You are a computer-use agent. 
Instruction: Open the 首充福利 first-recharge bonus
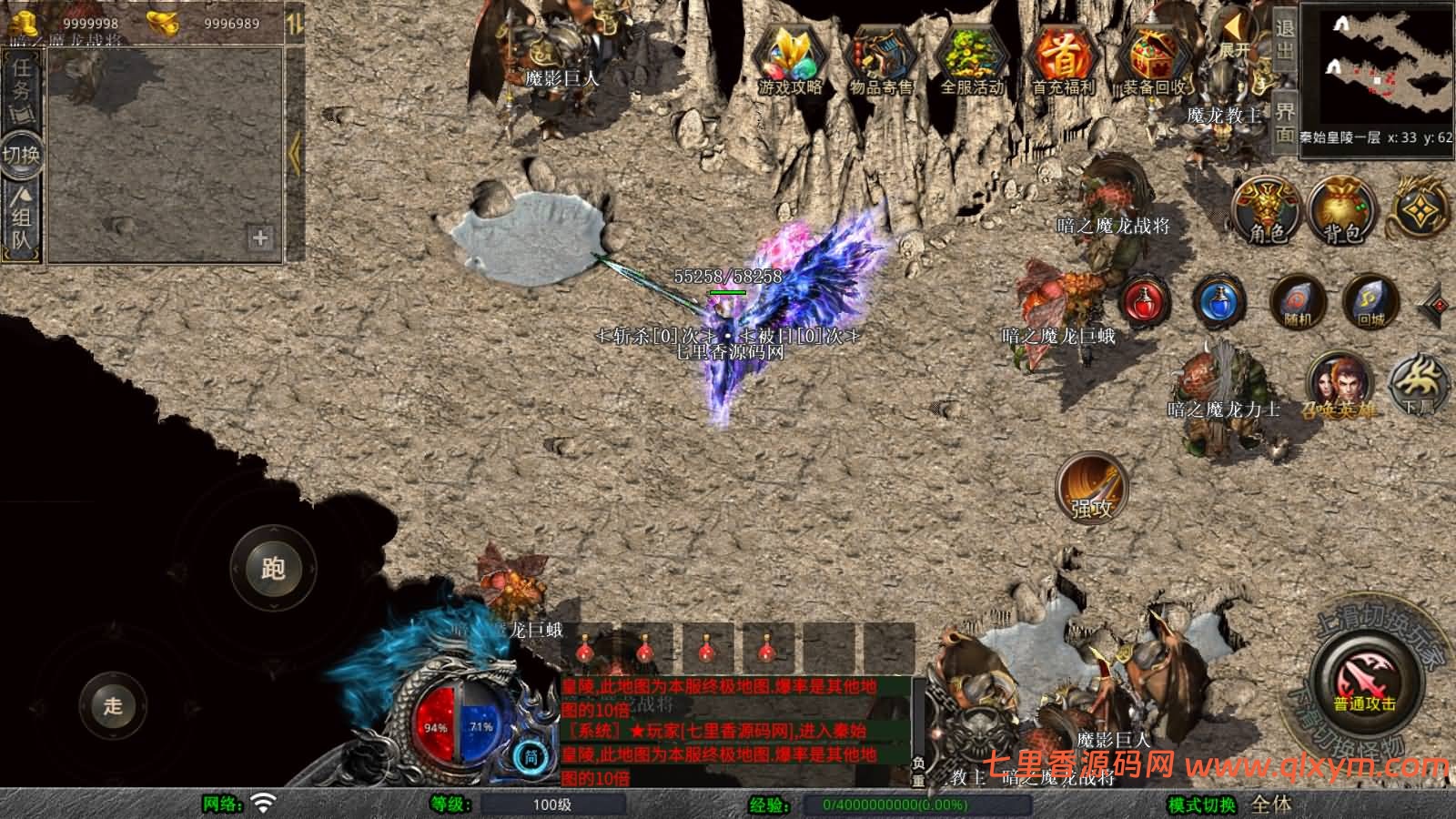(x=1063, y=58)
